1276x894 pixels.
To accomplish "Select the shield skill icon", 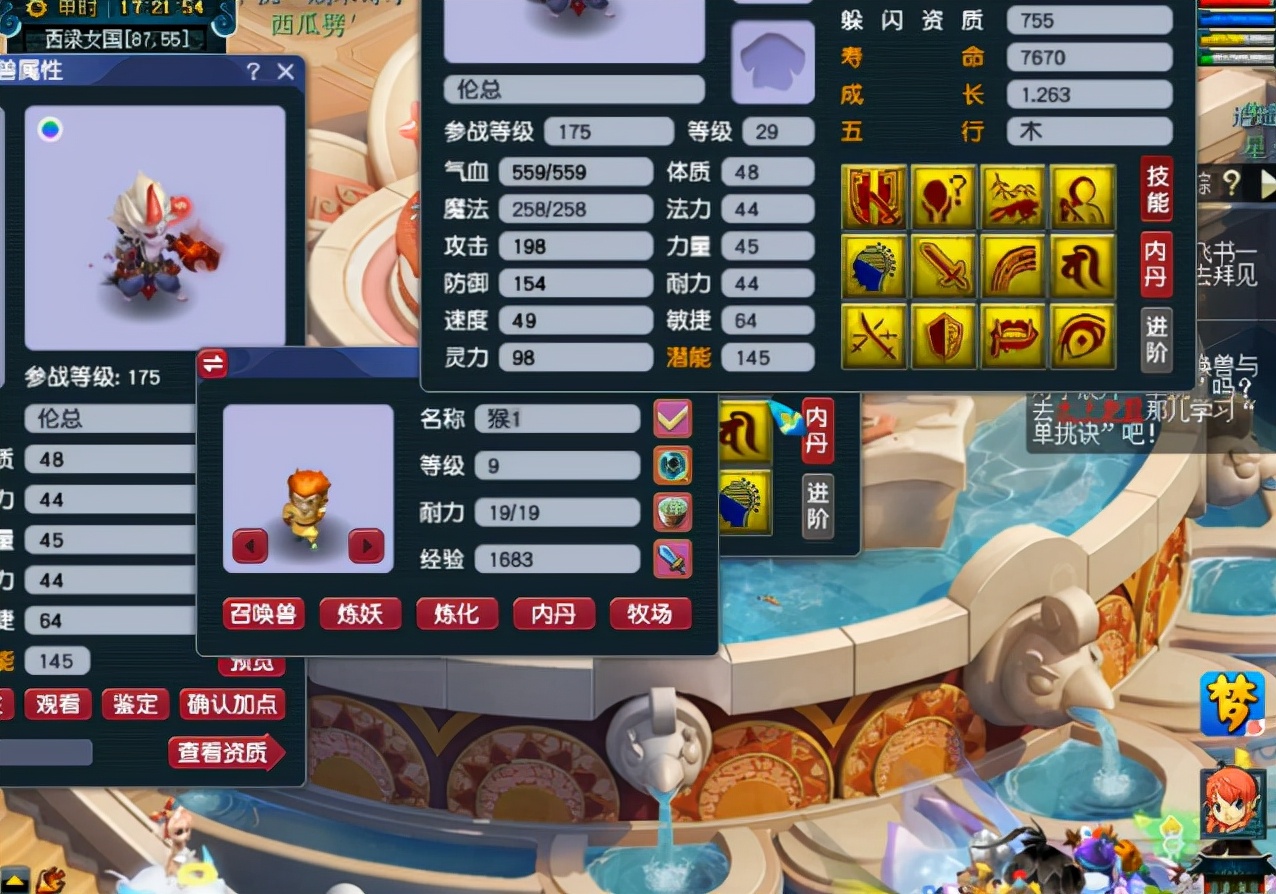I will pyautogui.click(x=943, y=336).
